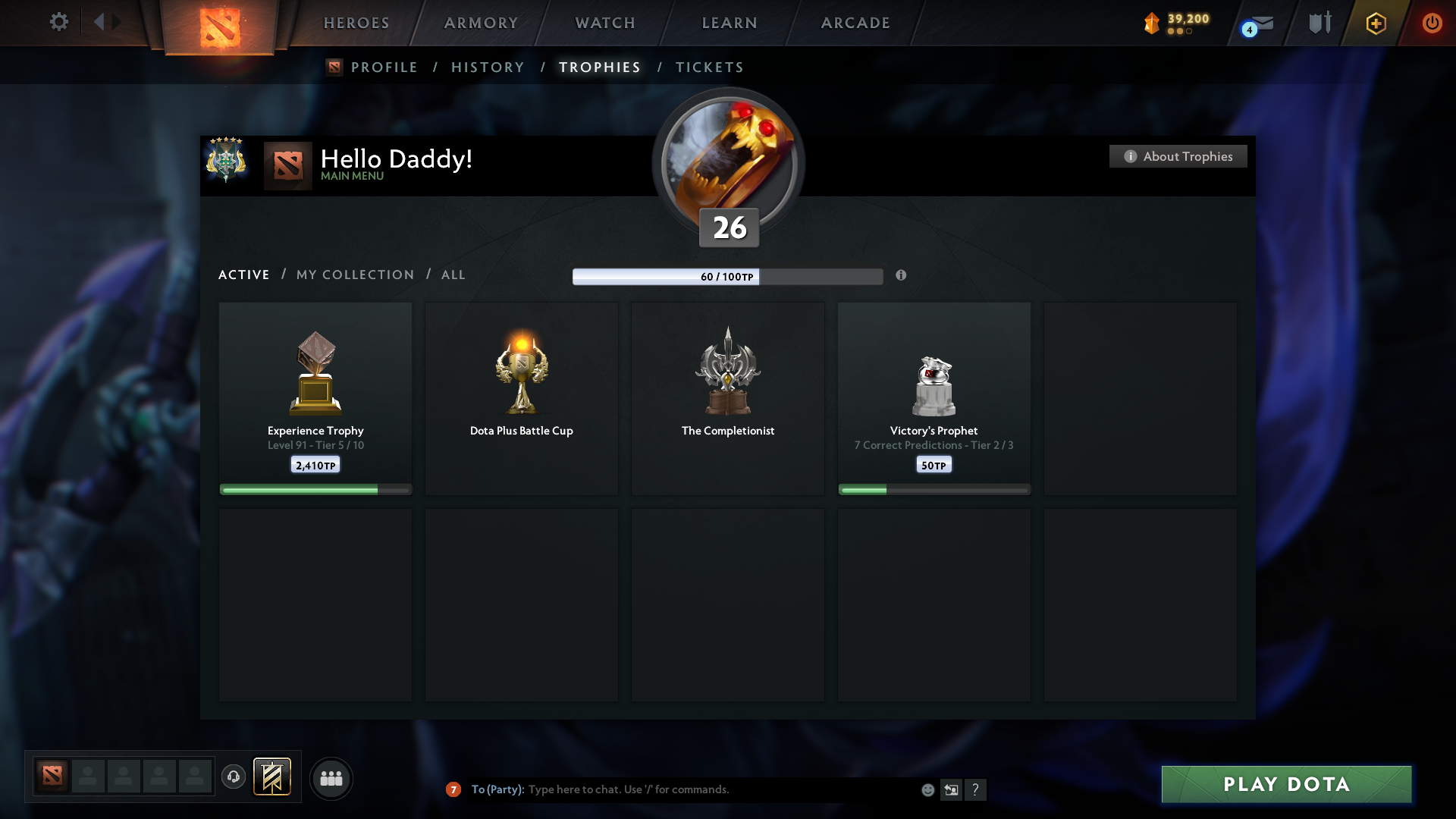Select the MY COLLECTION filter

pyautogui.click(x=354, y=275)
